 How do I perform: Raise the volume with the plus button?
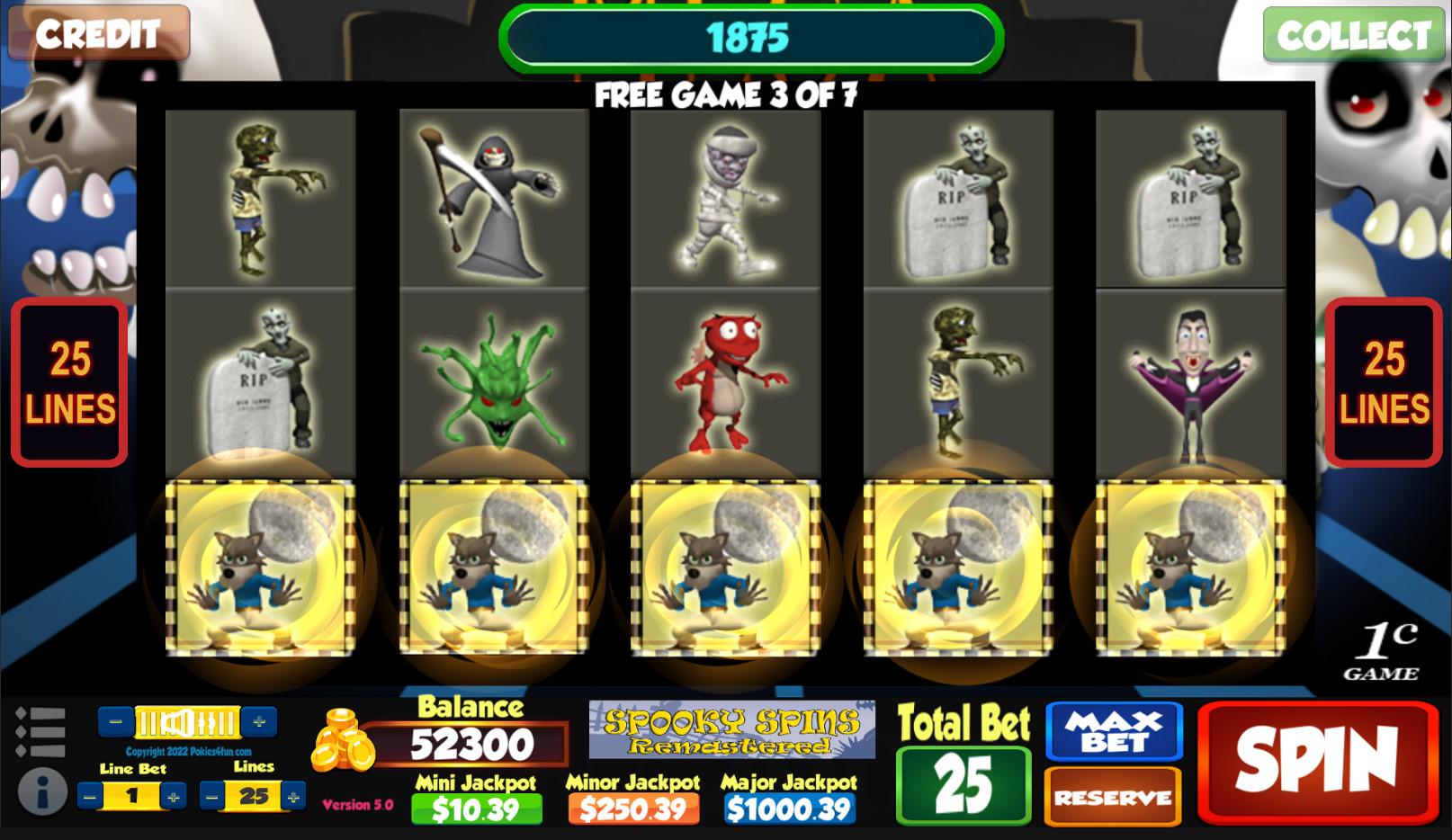click(x=260, y=719)
